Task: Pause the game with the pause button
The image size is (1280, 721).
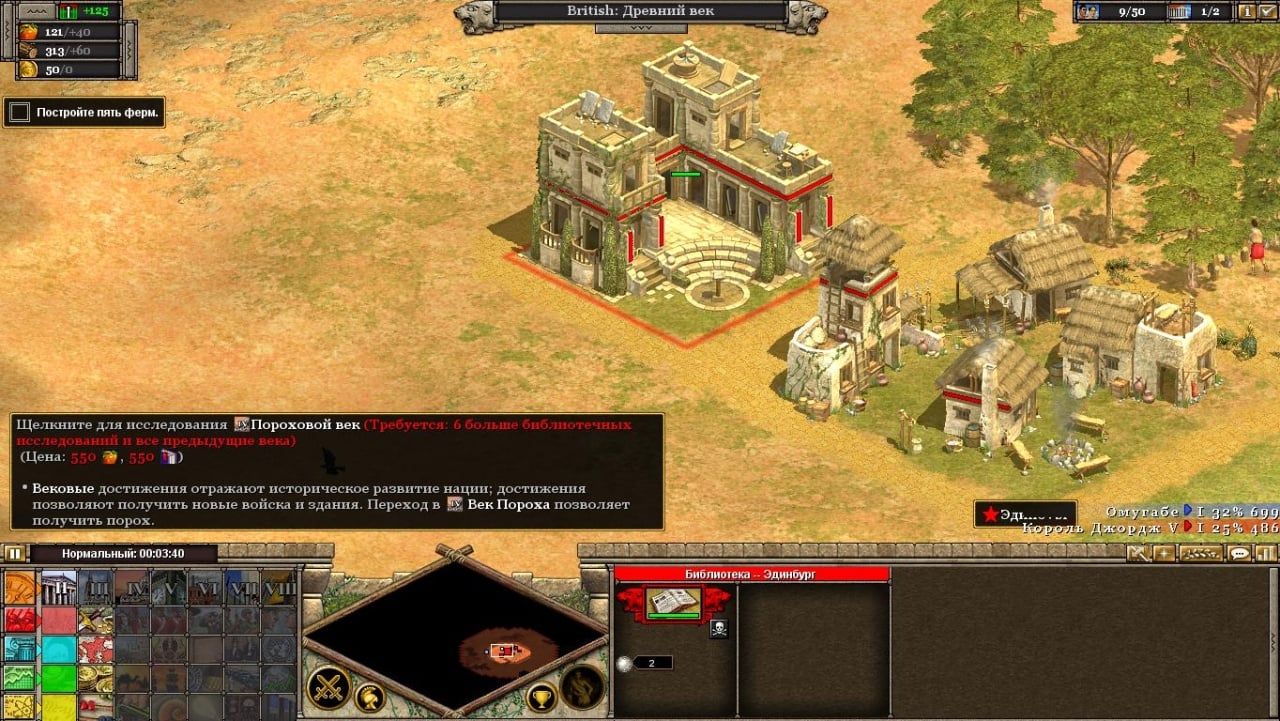Action: (14, 553)
